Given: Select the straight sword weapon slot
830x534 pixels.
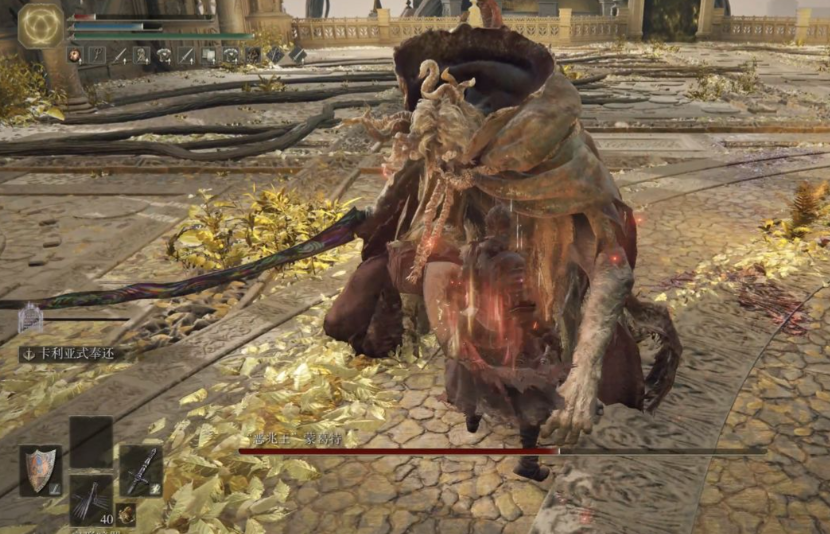Looking at the screenshot, I should (x=141, y=469).
